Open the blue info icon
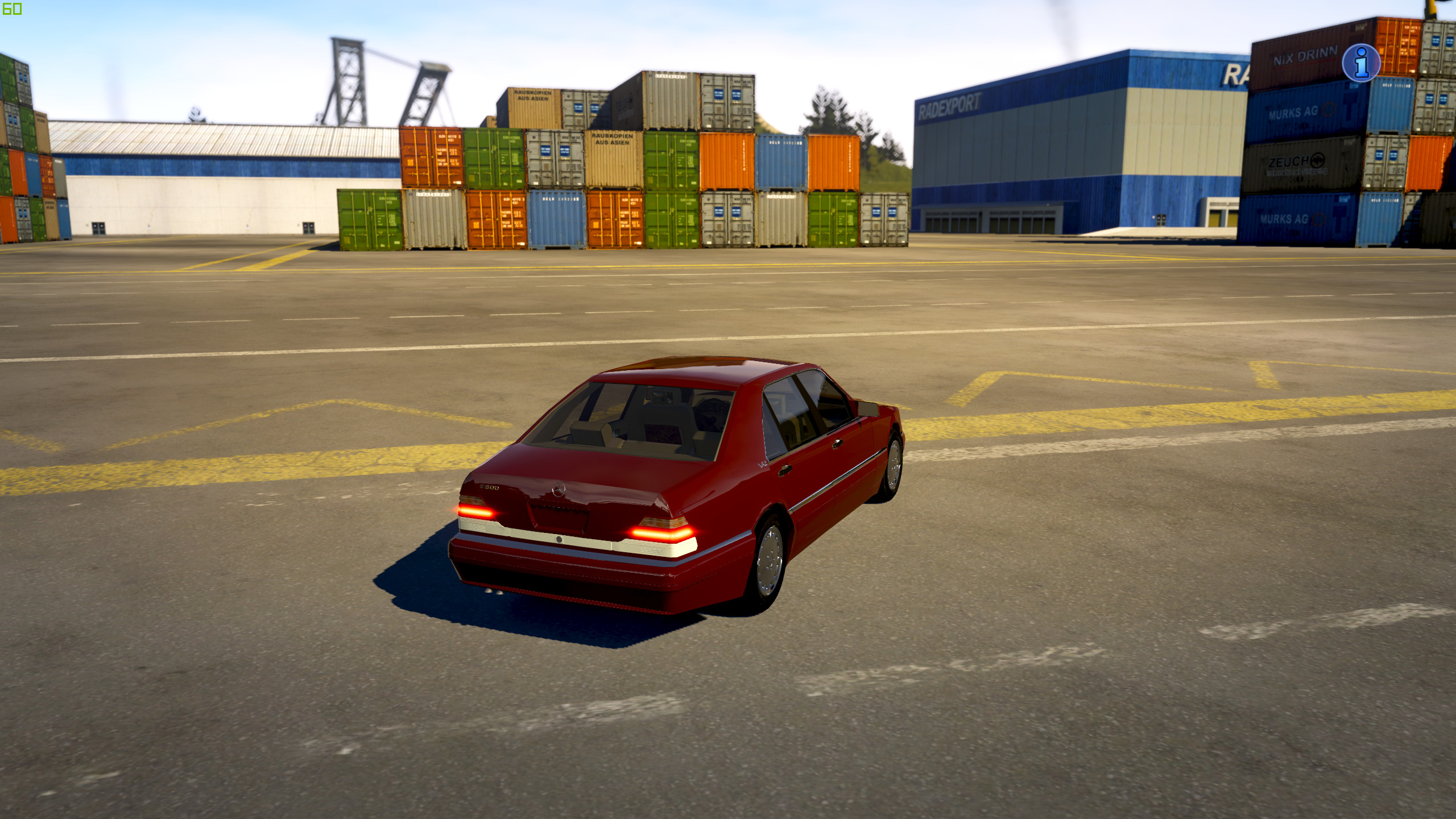Screen dimensions: 1456x819 1360,63
